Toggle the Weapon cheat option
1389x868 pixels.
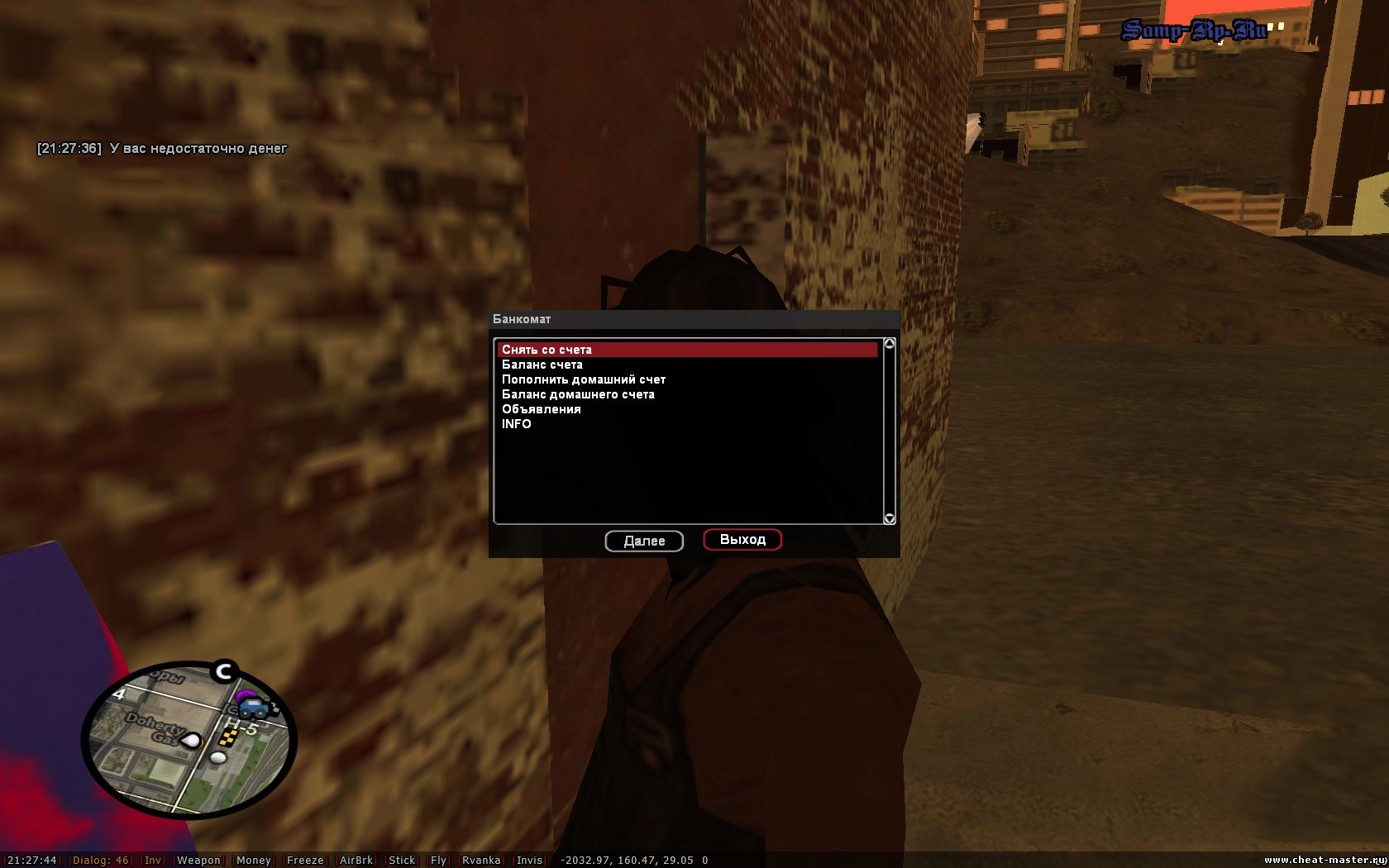tap(198, 861)
